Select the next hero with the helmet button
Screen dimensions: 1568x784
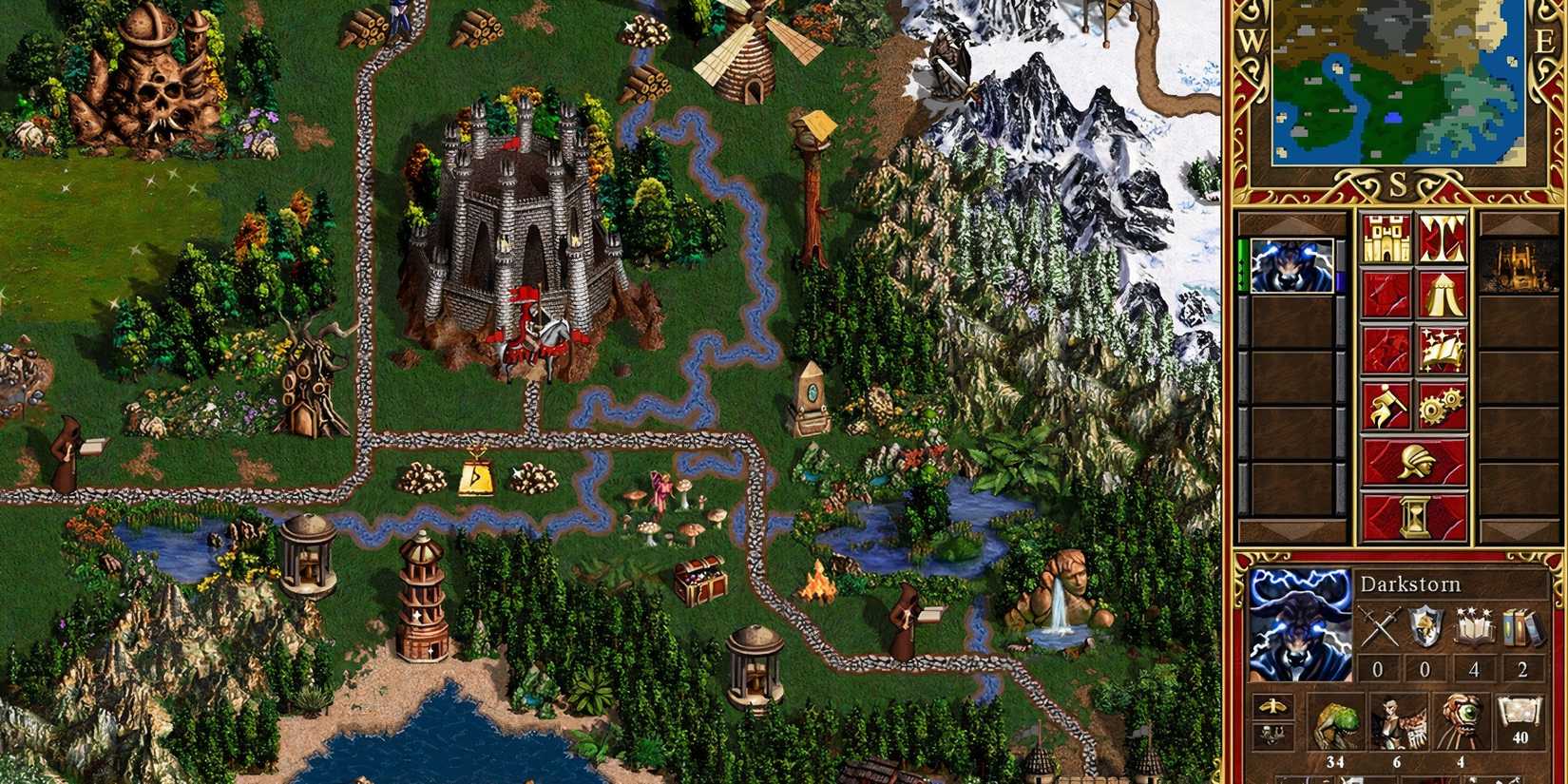[x=1416, y=460]
